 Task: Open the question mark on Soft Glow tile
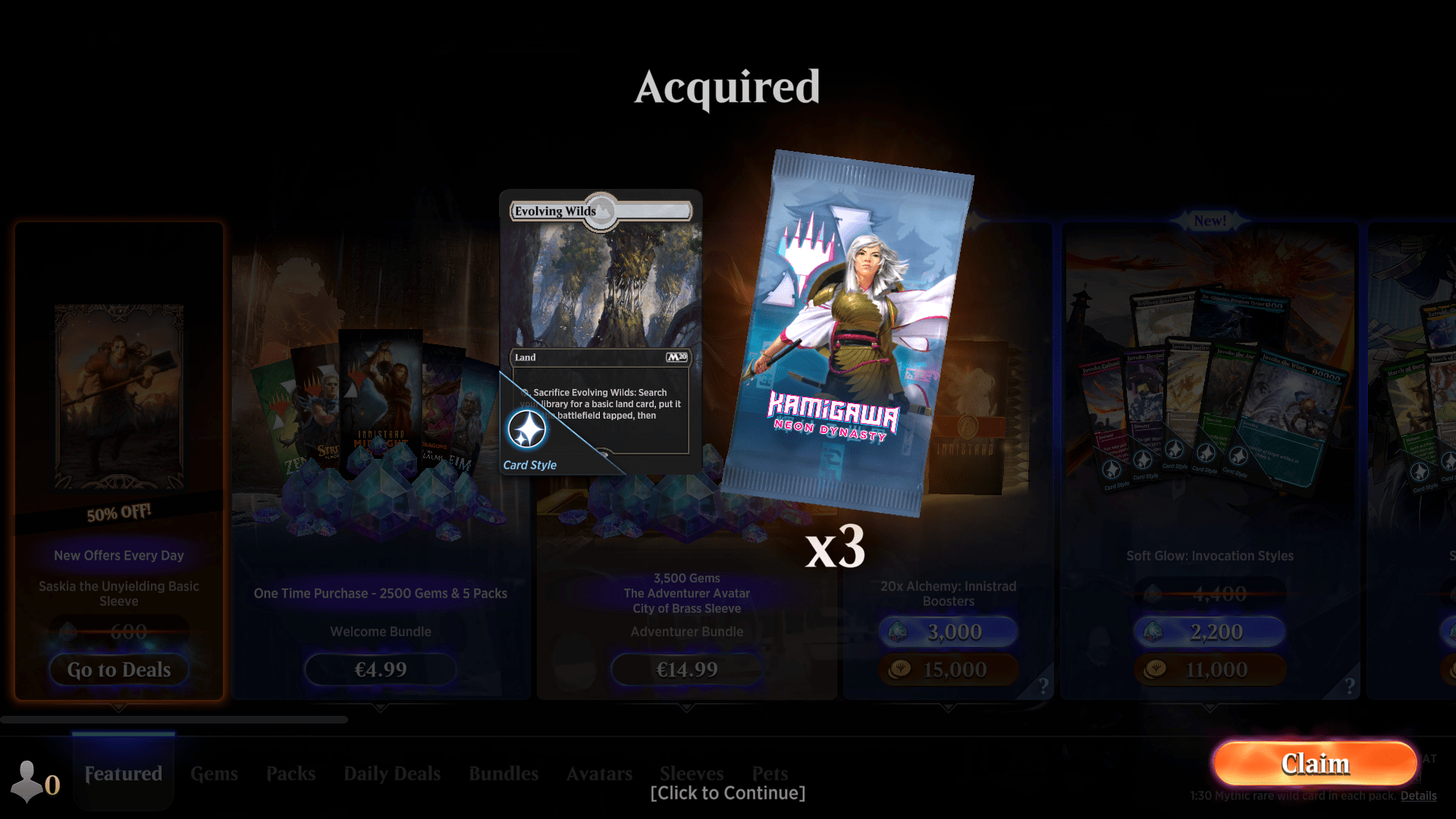coord(1350,685)
